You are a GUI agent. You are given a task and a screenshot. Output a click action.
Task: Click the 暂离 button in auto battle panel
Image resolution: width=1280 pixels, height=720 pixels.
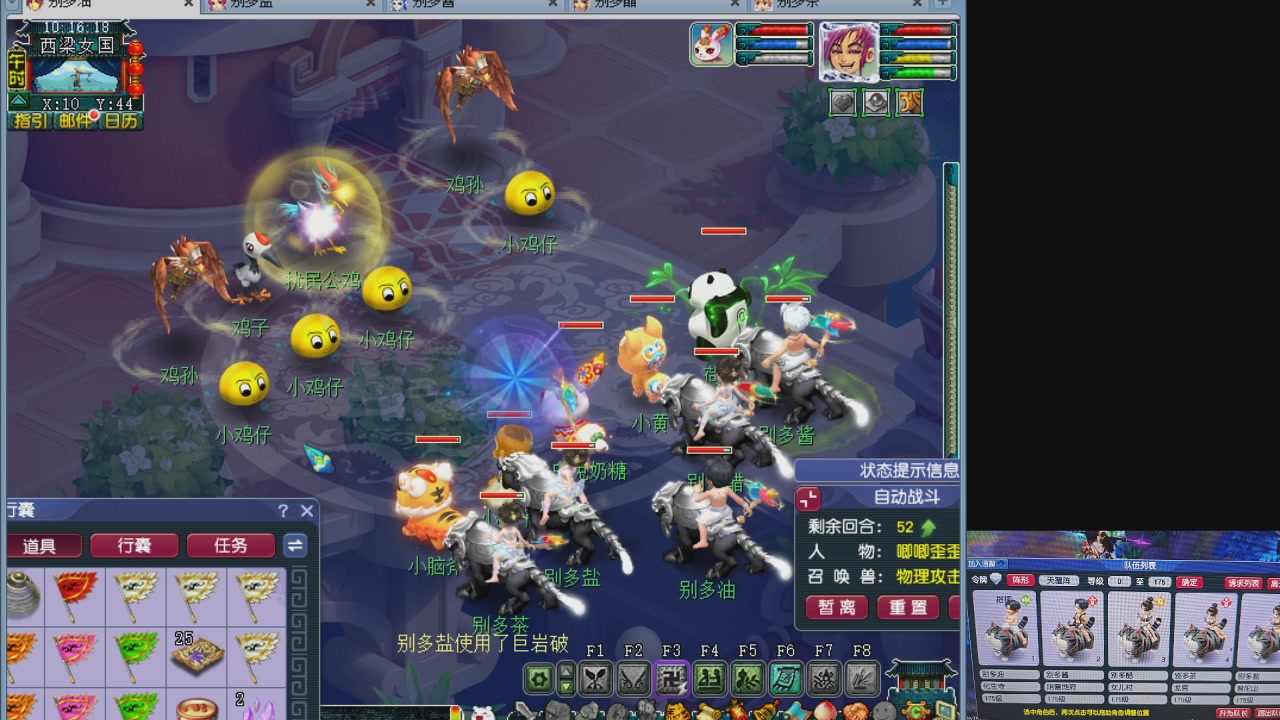pos(835,606)
